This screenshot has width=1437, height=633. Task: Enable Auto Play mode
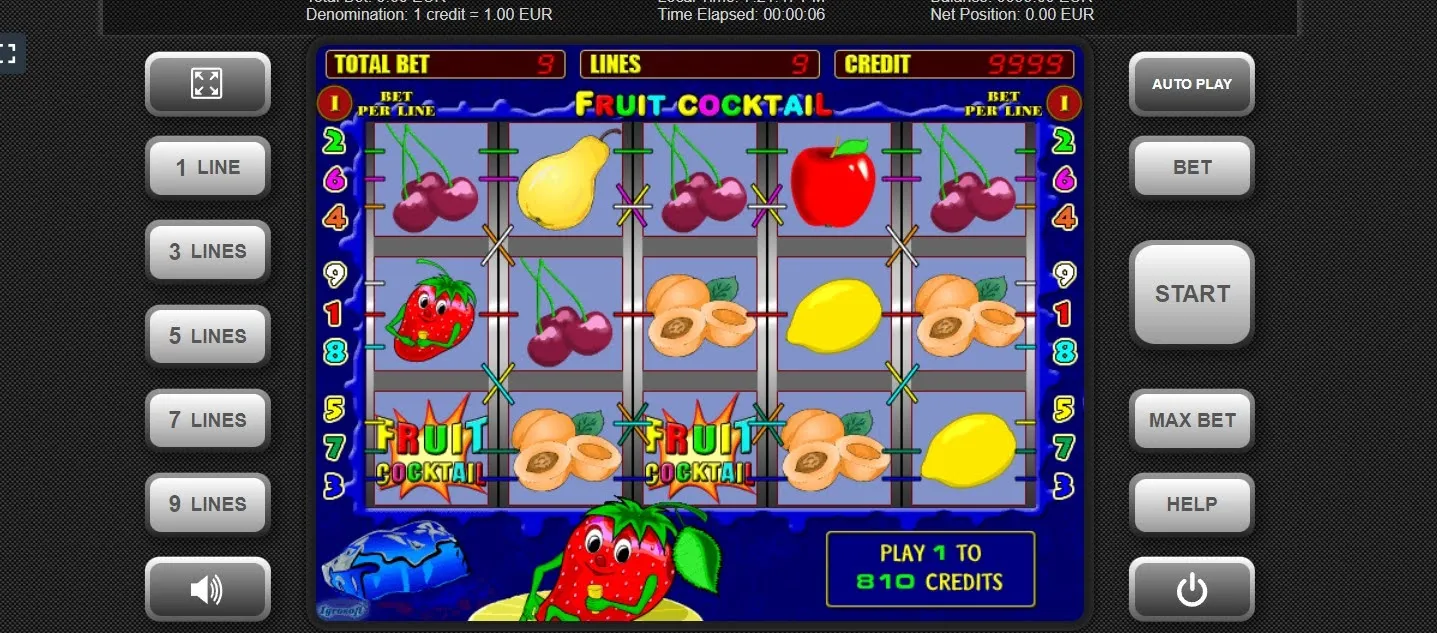[1191, 84]
